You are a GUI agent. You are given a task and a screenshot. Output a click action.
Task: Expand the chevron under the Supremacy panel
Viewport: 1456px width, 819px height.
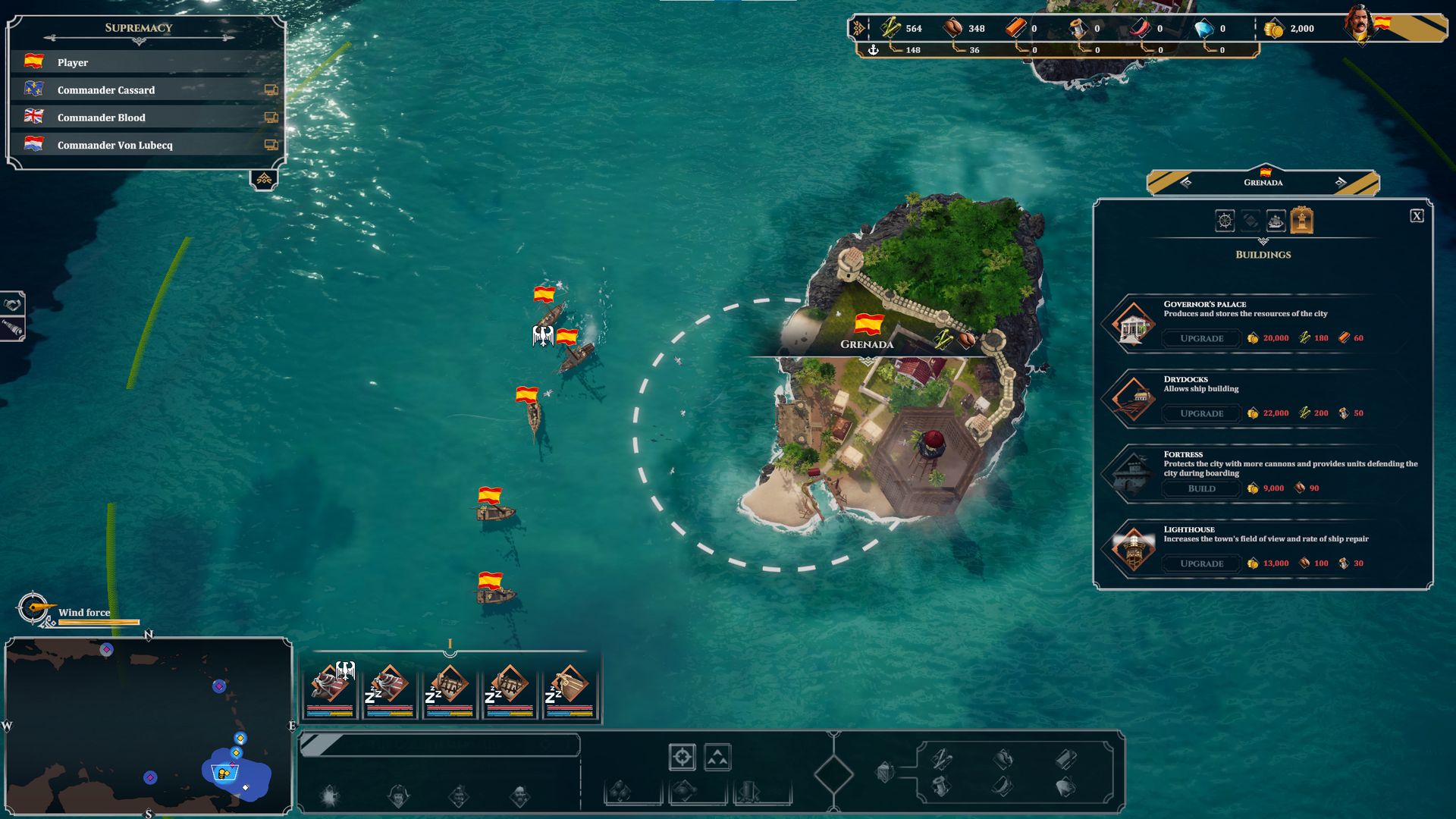(x=264, y=180)
